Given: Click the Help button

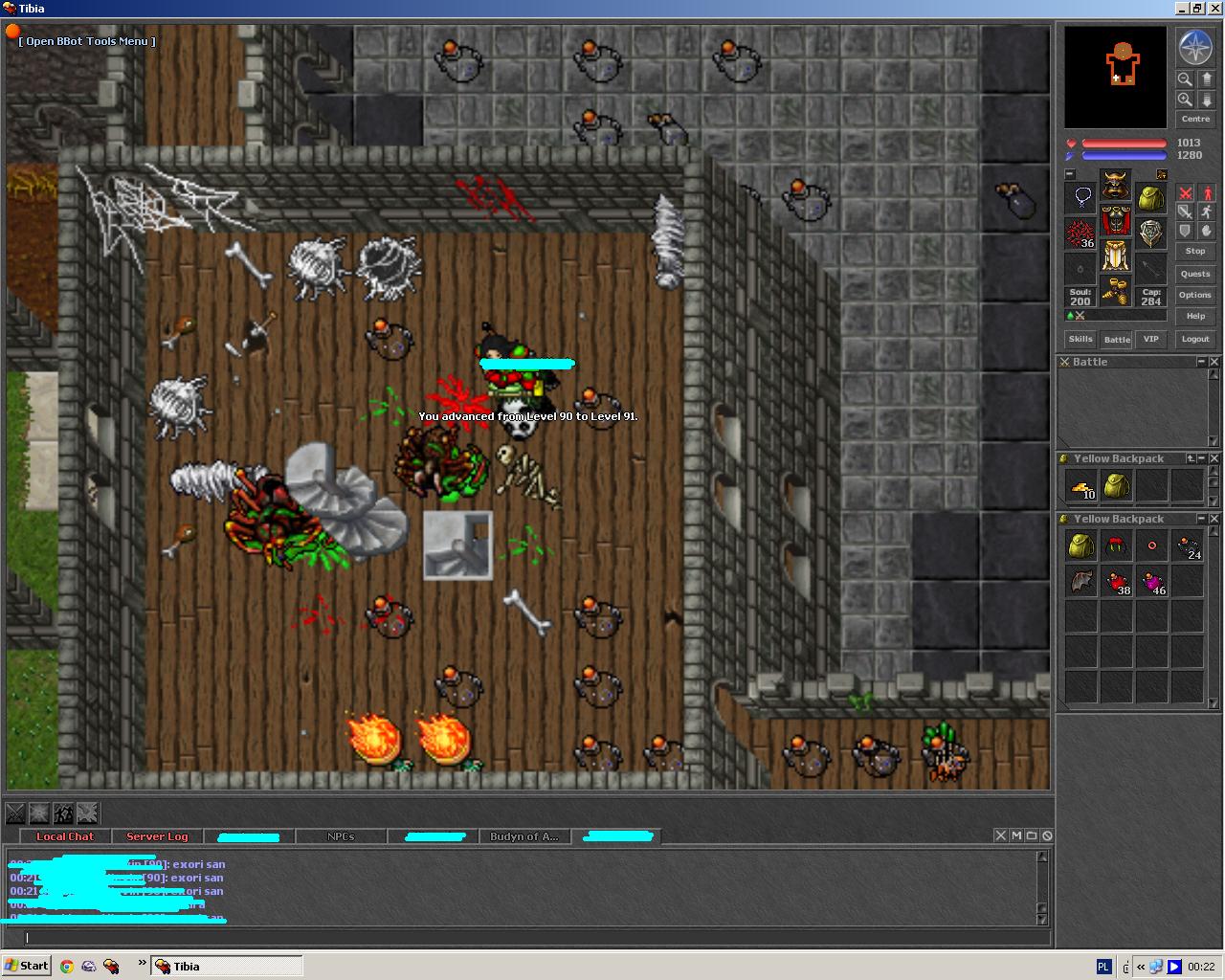Looking at the screenshot, I should 1195,316.
